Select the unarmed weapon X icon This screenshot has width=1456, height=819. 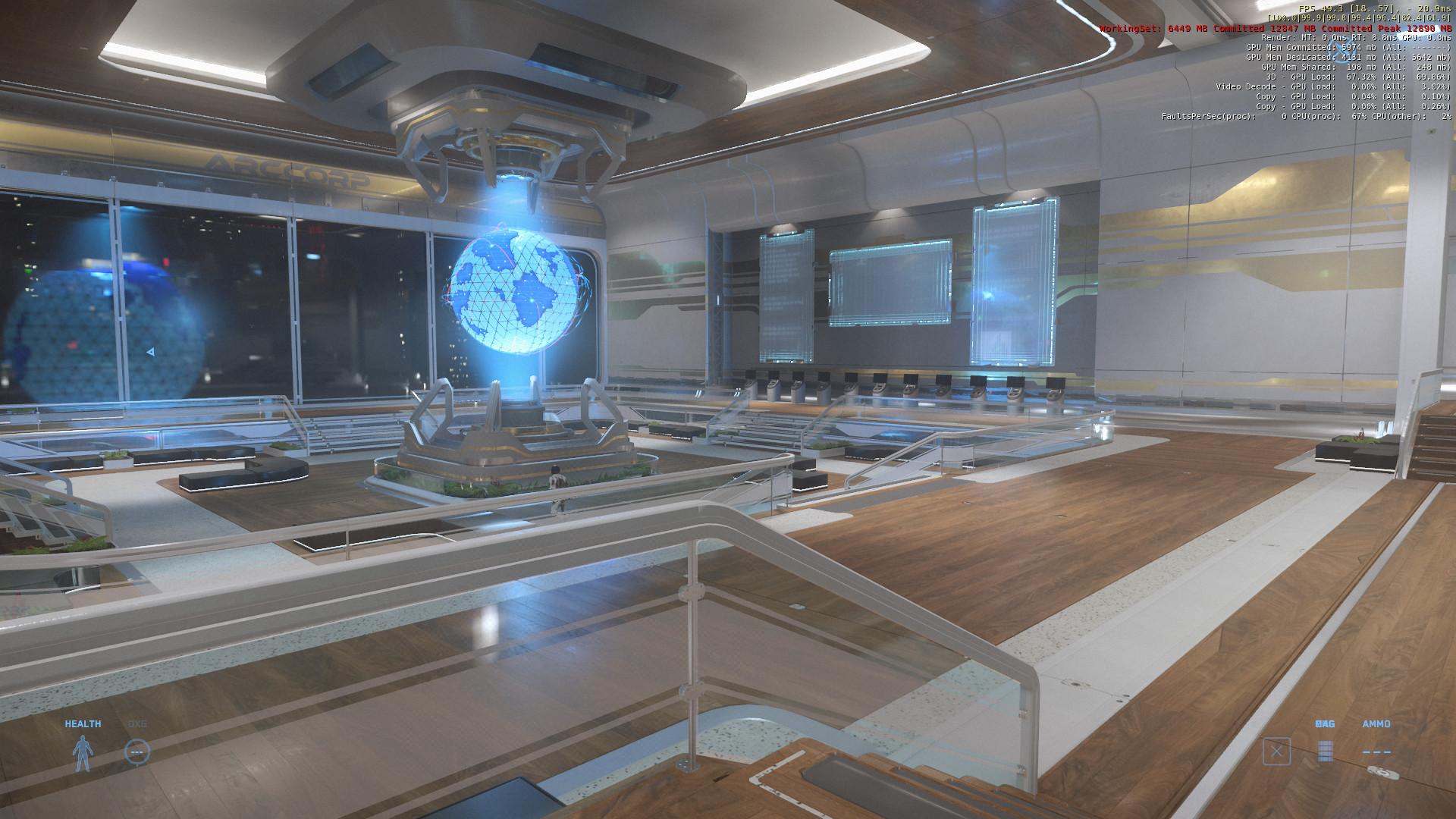point(1277,751)
